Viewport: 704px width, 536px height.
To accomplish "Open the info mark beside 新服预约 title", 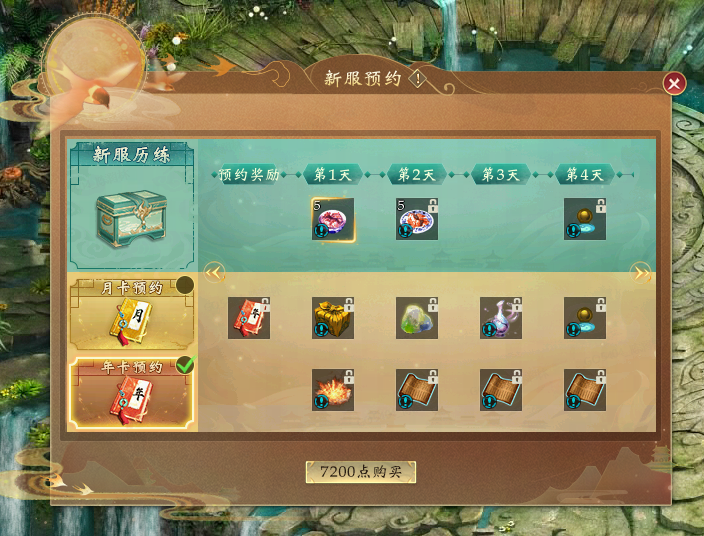I will pos(417,78).
